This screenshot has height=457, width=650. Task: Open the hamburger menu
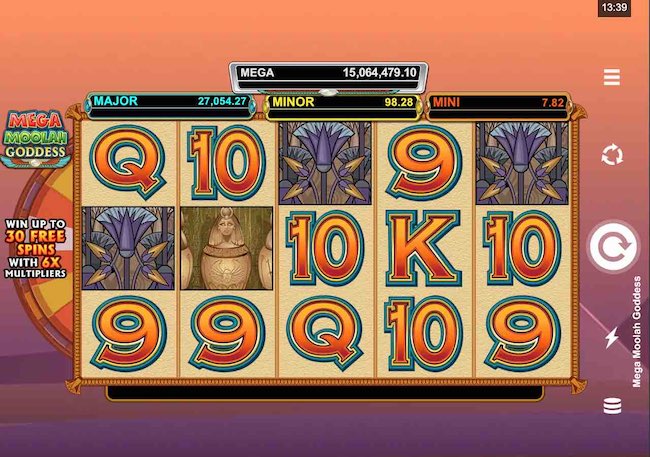tap(612, 77)
